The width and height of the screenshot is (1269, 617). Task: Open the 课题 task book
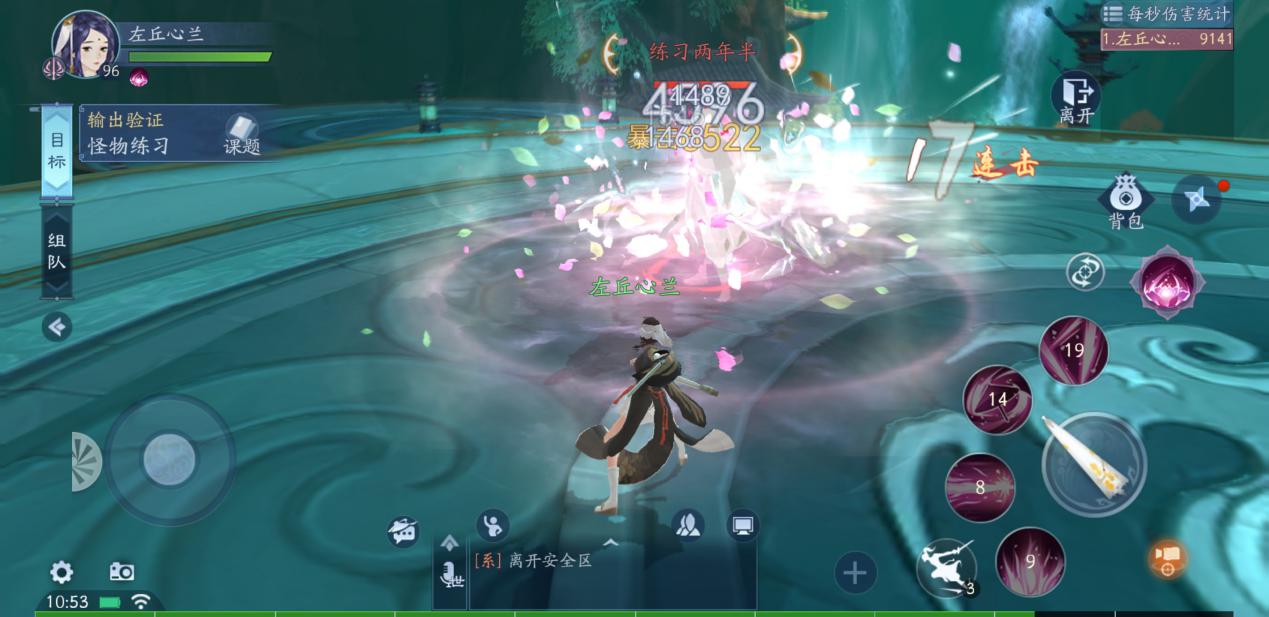[241, 135]
